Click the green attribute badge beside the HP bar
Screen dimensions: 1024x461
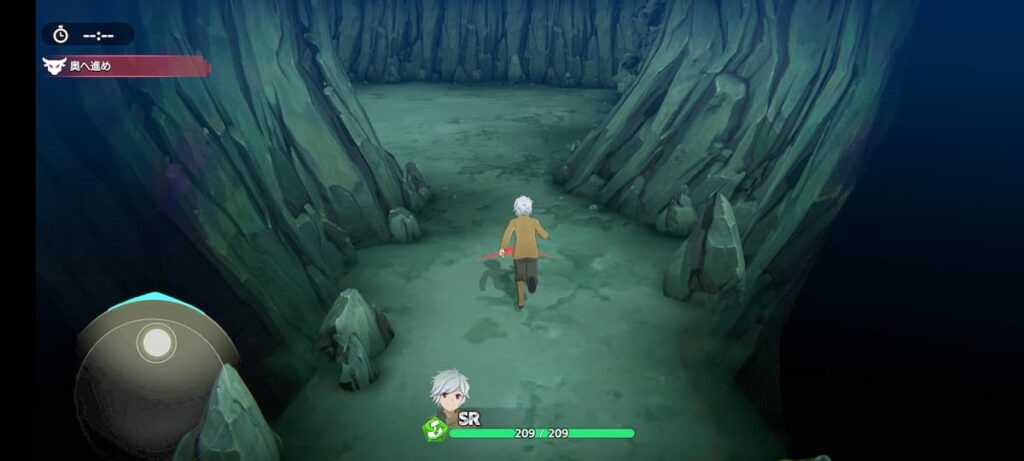pos(434,431)
